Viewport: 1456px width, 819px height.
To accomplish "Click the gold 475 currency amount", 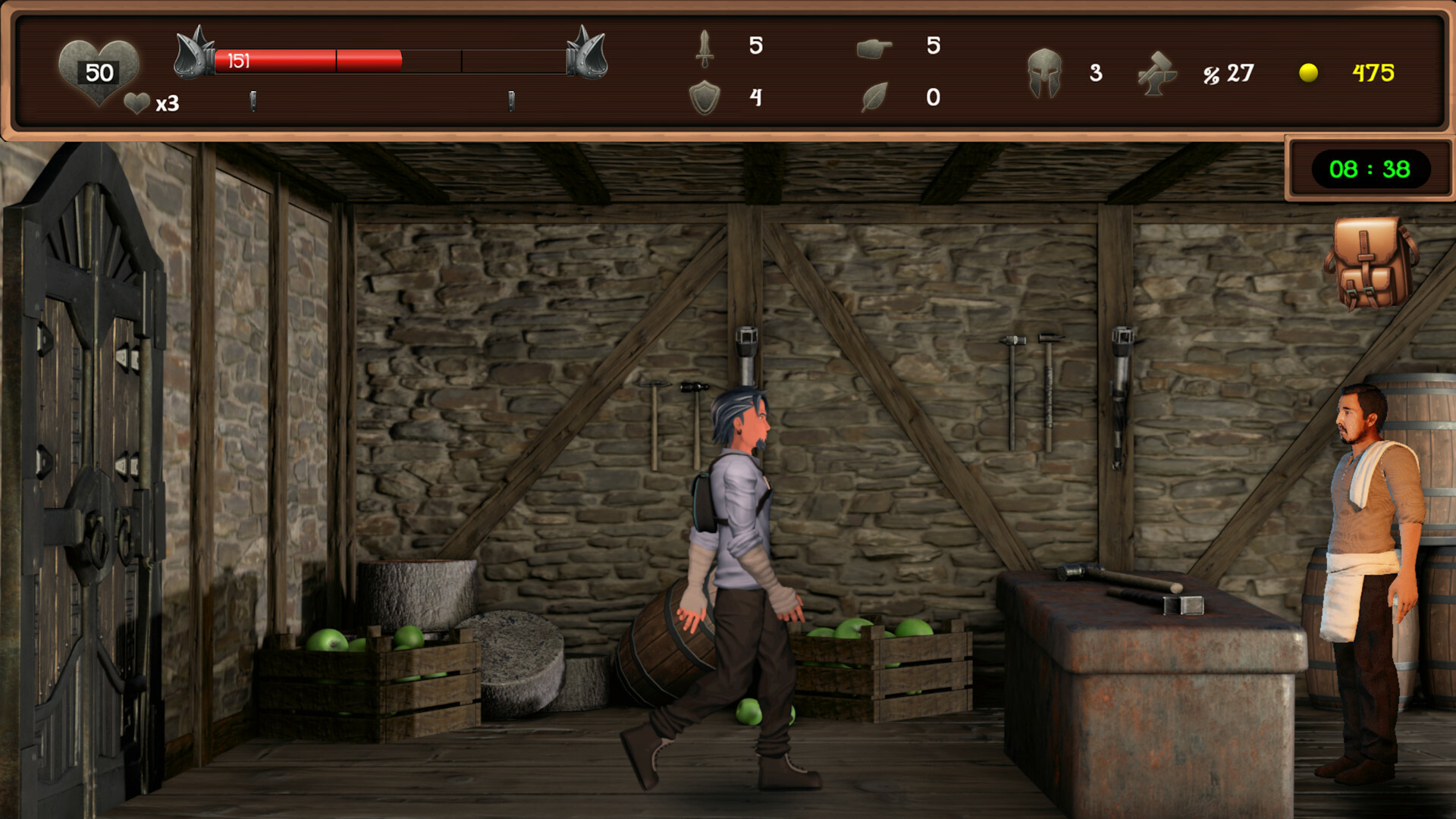I will point(1371,72).
